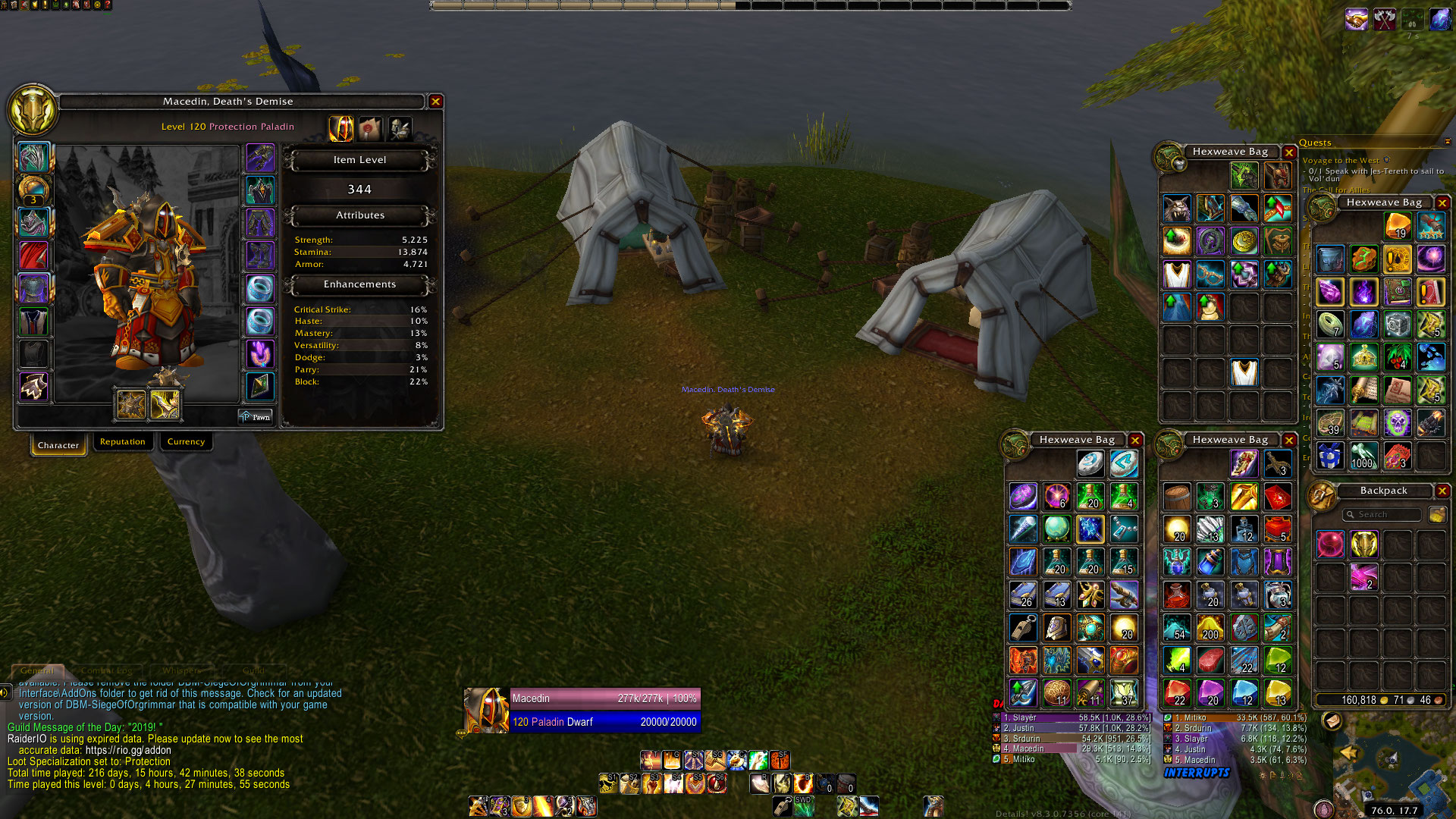Select the red cloak equipment slot

(33, 256)
